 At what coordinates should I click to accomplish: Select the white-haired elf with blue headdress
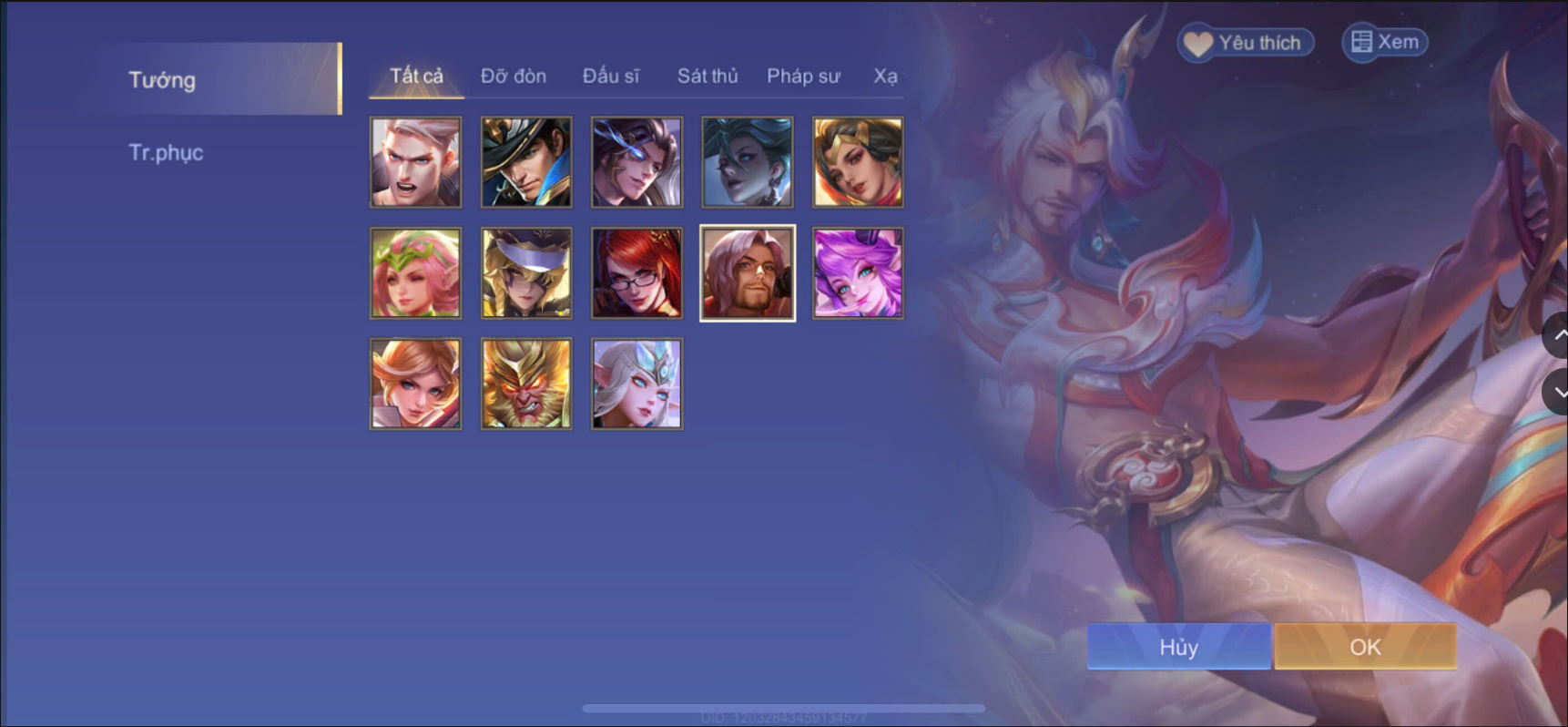[x=636, y=383]
